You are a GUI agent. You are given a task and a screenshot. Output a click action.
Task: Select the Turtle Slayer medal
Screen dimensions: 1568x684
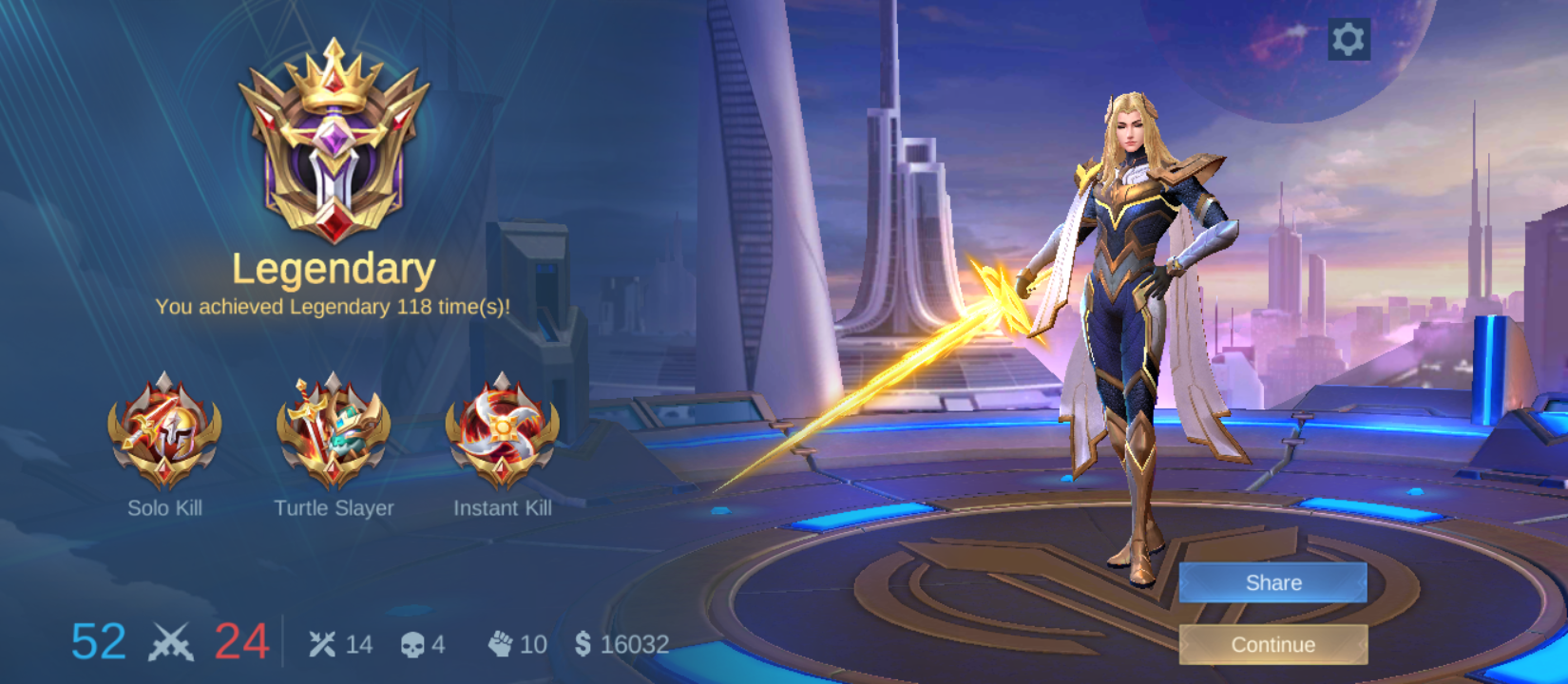334,431
